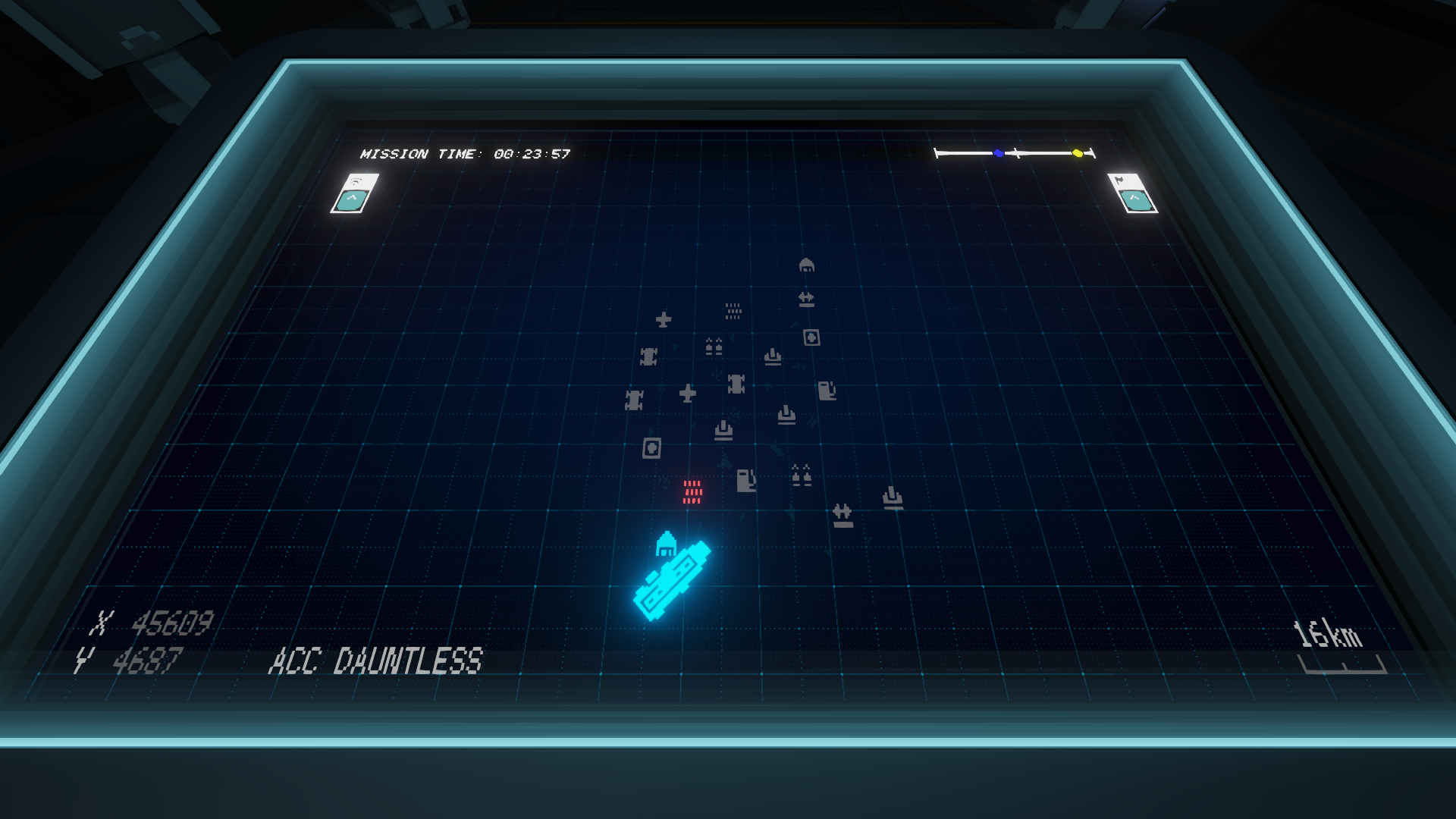Select the faint gray dashed-grid island marker
The image size is (1456, 819).
(733, 311)
